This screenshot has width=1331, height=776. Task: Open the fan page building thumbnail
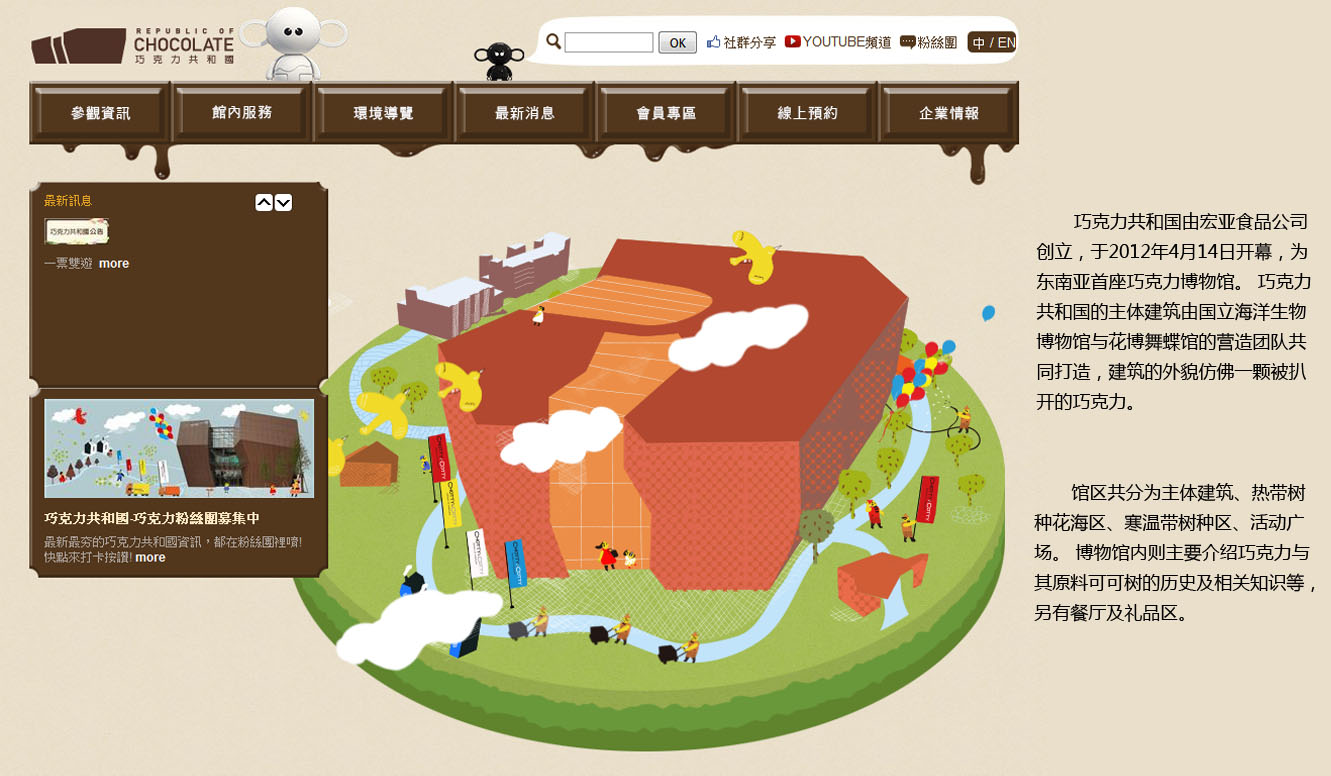179,449
